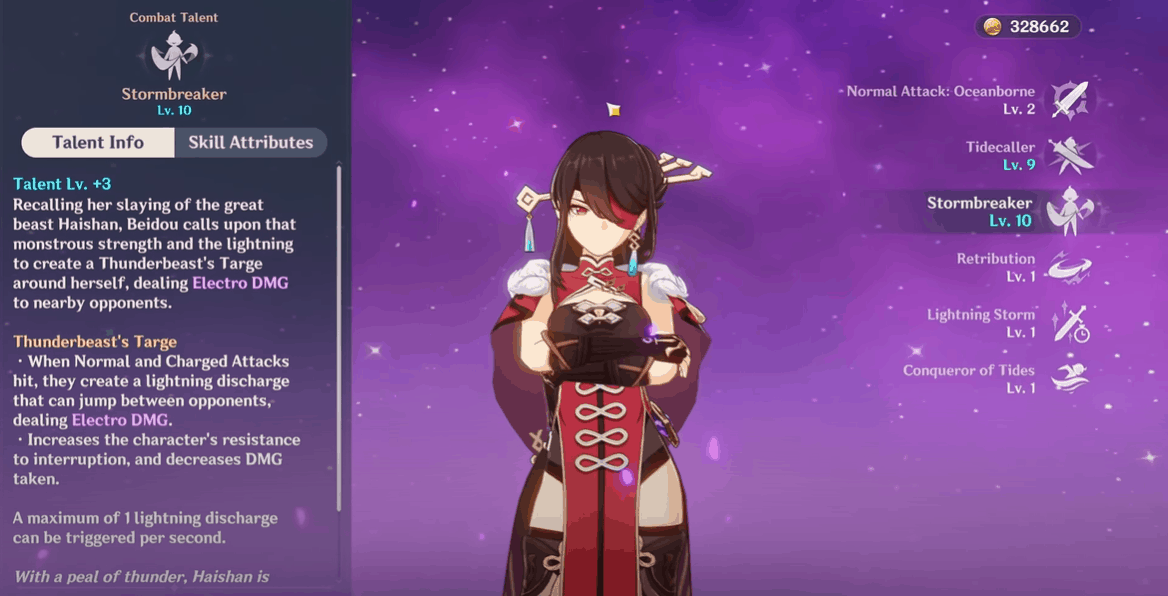Switch to the Skill Attributes tab
Image resolution: width=1168 pixels, height=596 pixels.
coord(250,143)
